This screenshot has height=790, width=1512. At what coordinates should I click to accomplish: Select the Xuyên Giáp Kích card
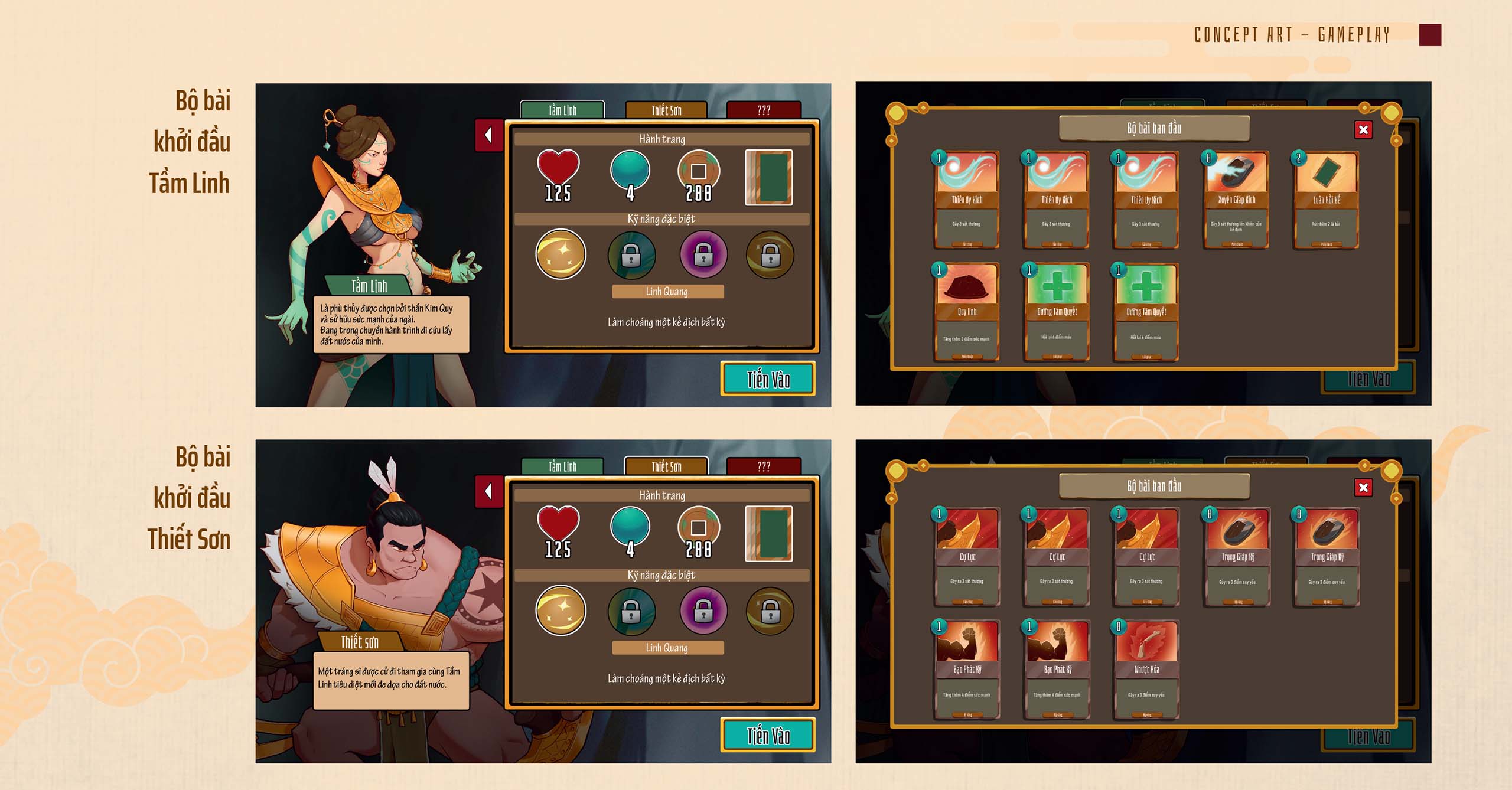[1236, 200]
